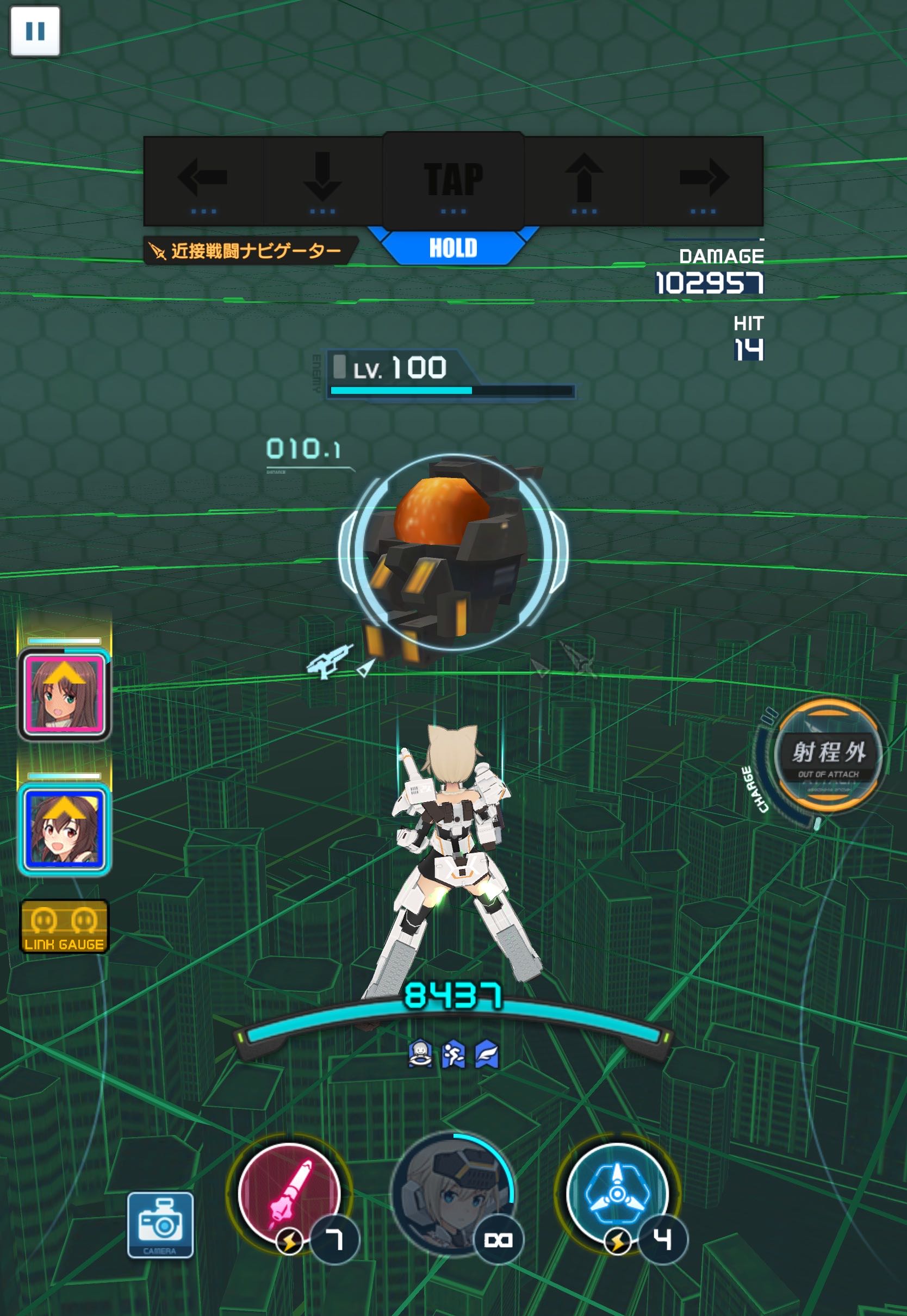Viewport: 907px width, 1316px height.
Task: Fire the red missile weapon
Action: 289,1193
